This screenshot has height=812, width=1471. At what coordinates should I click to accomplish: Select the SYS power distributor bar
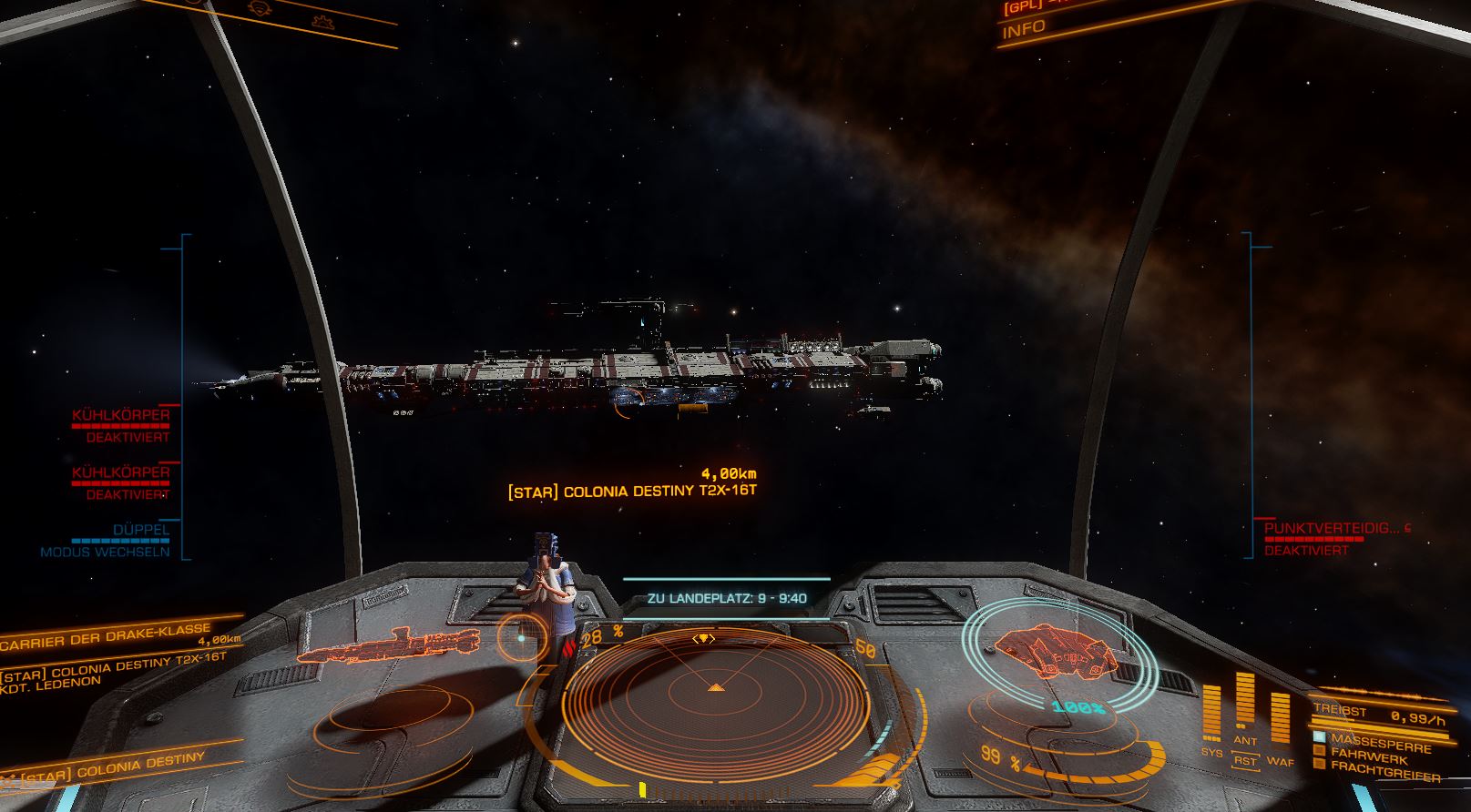1211,715
